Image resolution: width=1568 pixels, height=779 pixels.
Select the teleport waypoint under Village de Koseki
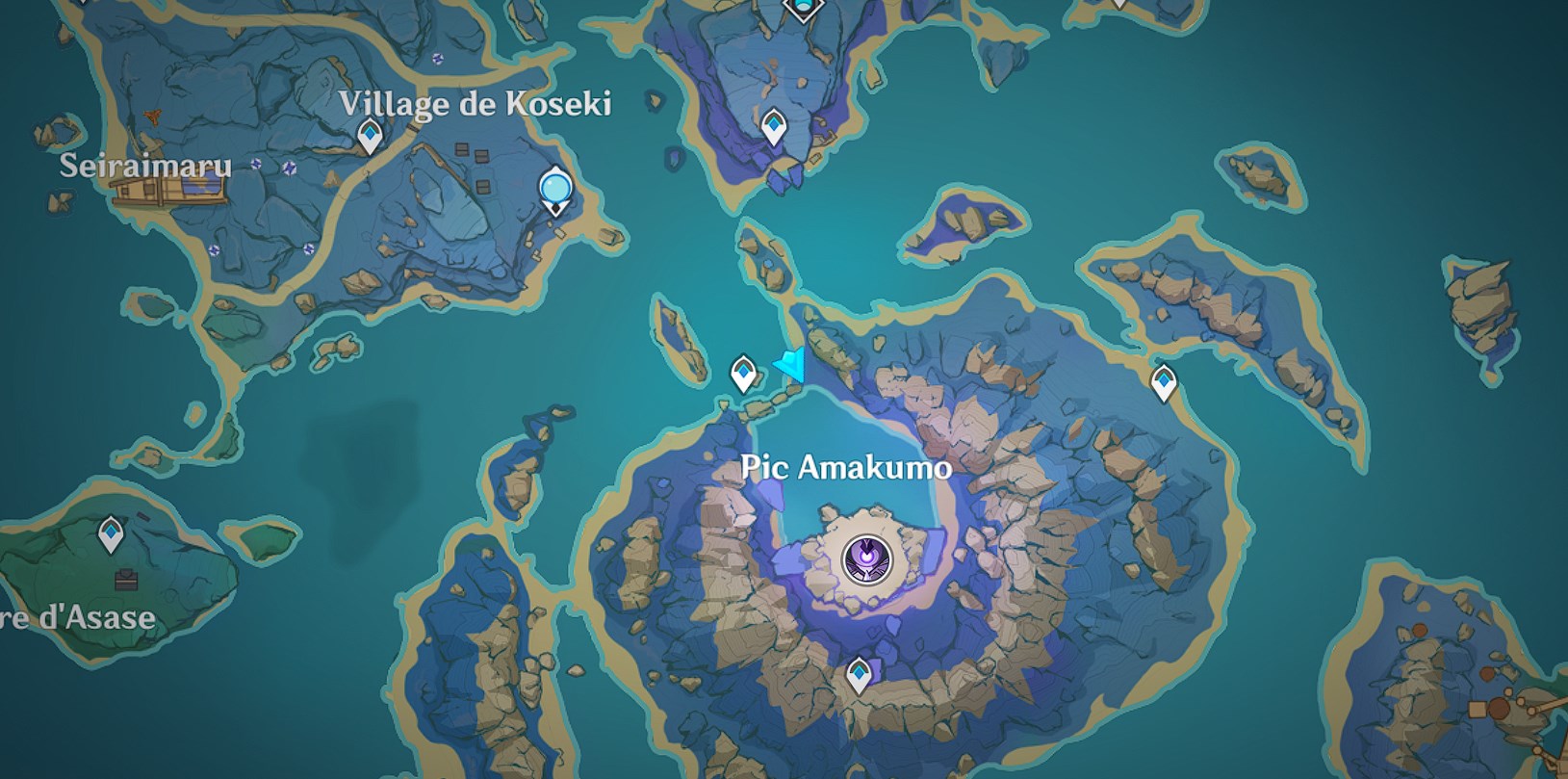click(x=370, y=136)
